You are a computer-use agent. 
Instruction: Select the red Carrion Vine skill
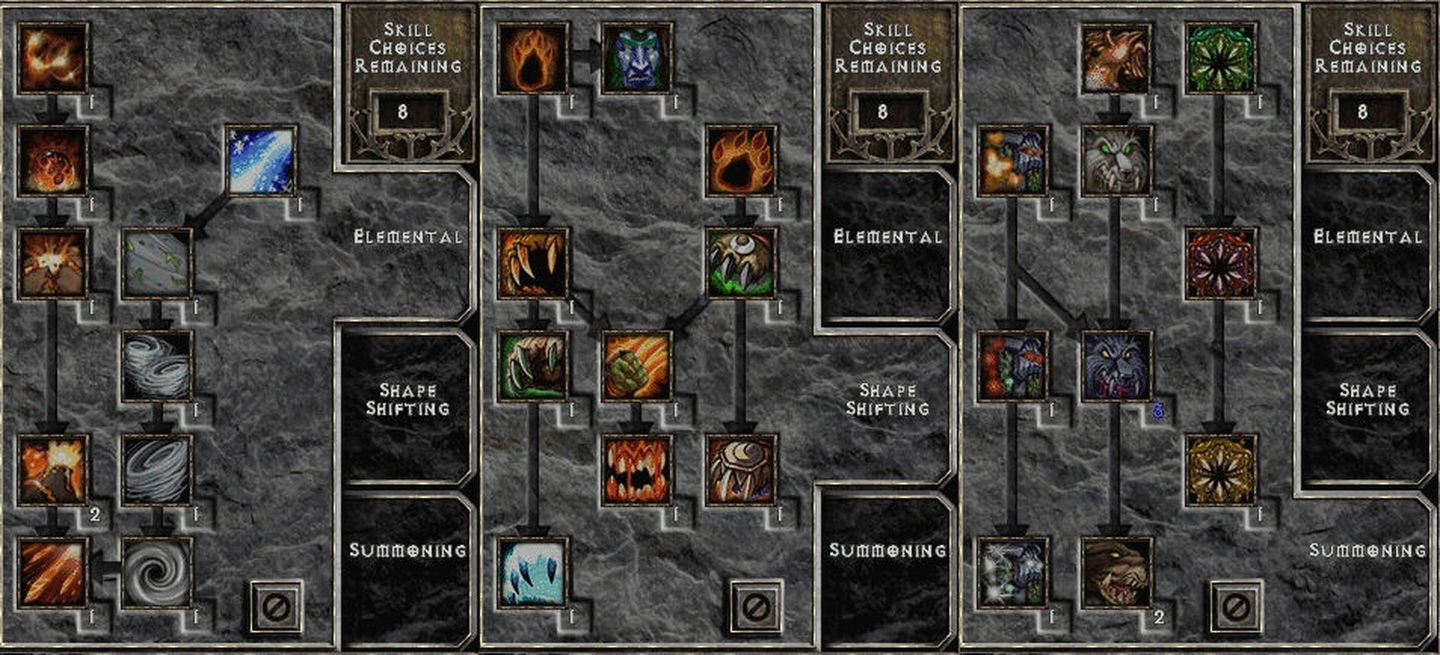pyautogui.click(x=1220, y=263)
